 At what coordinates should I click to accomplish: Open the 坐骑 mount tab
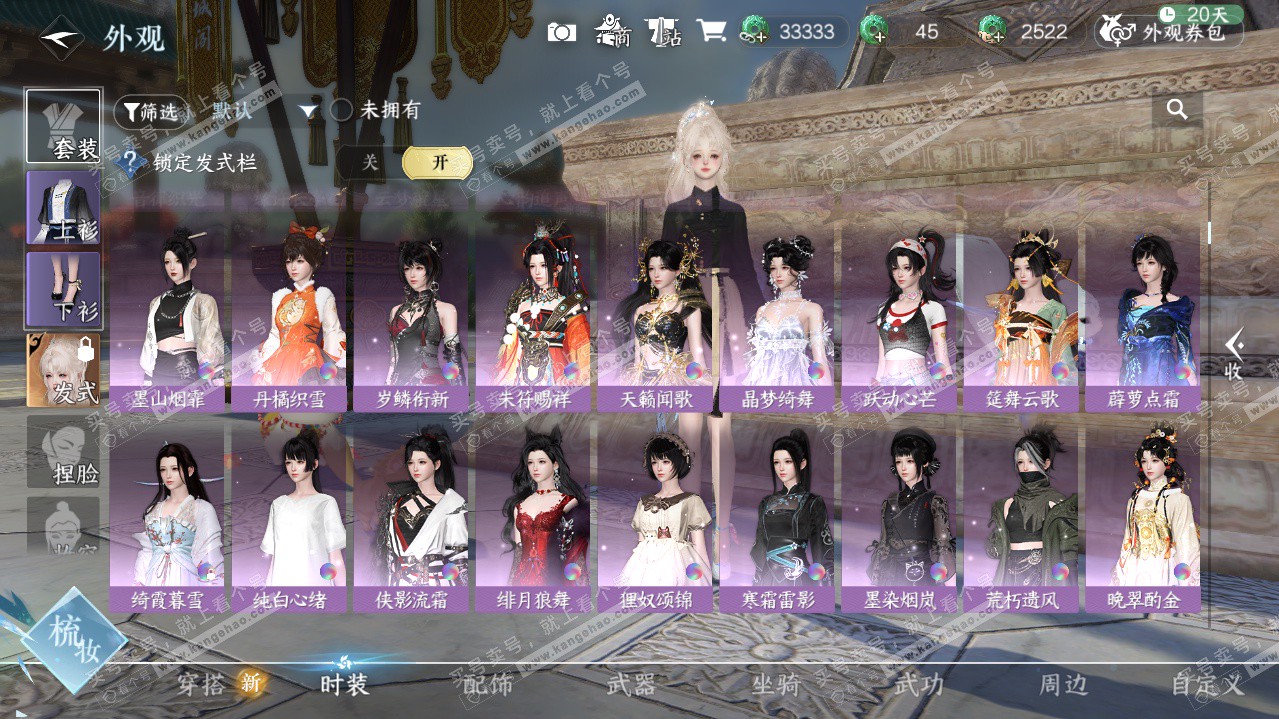(776, 685)
